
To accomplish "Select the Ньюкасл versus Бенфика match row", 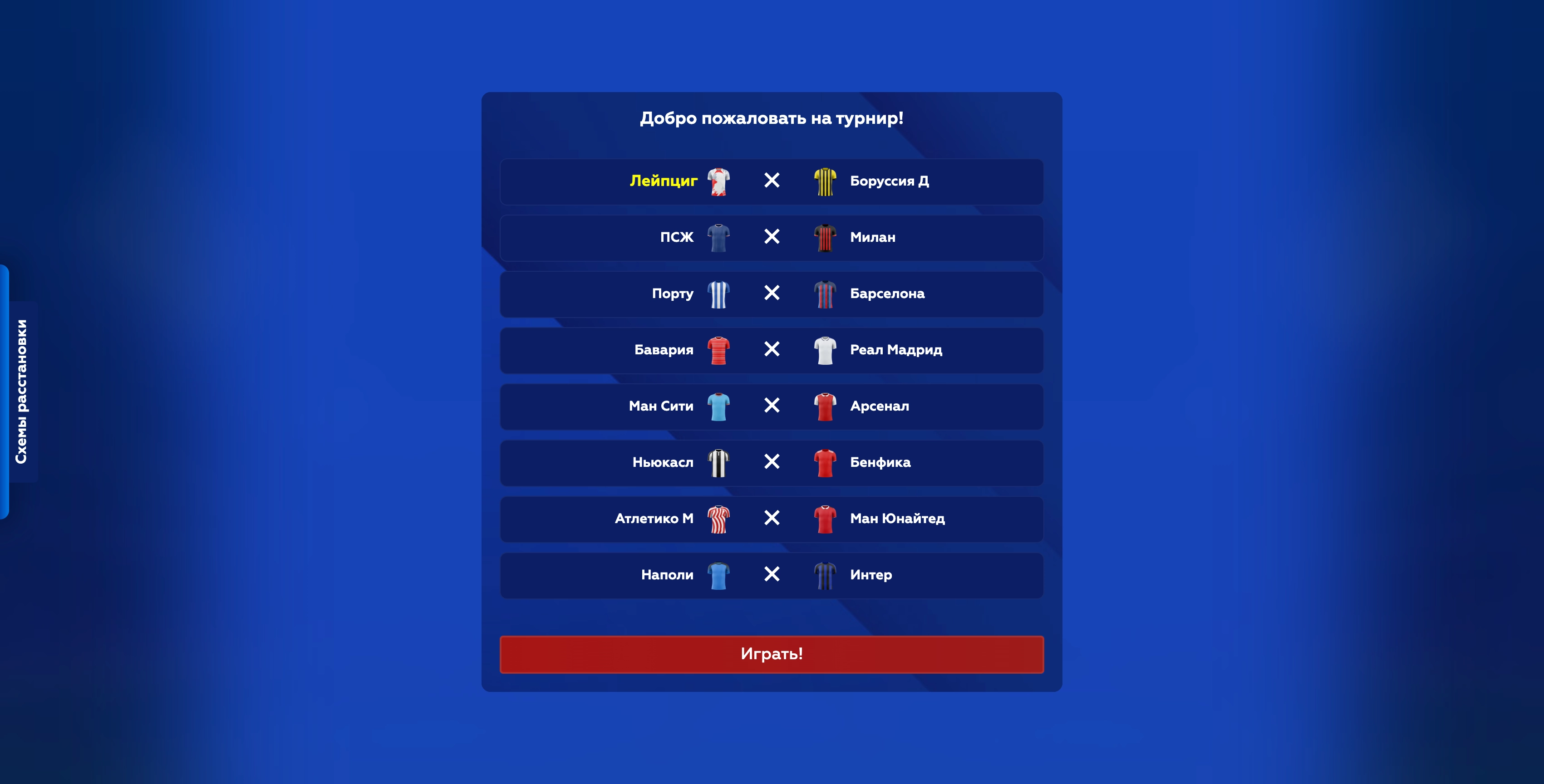I will [x=771, y=462].
